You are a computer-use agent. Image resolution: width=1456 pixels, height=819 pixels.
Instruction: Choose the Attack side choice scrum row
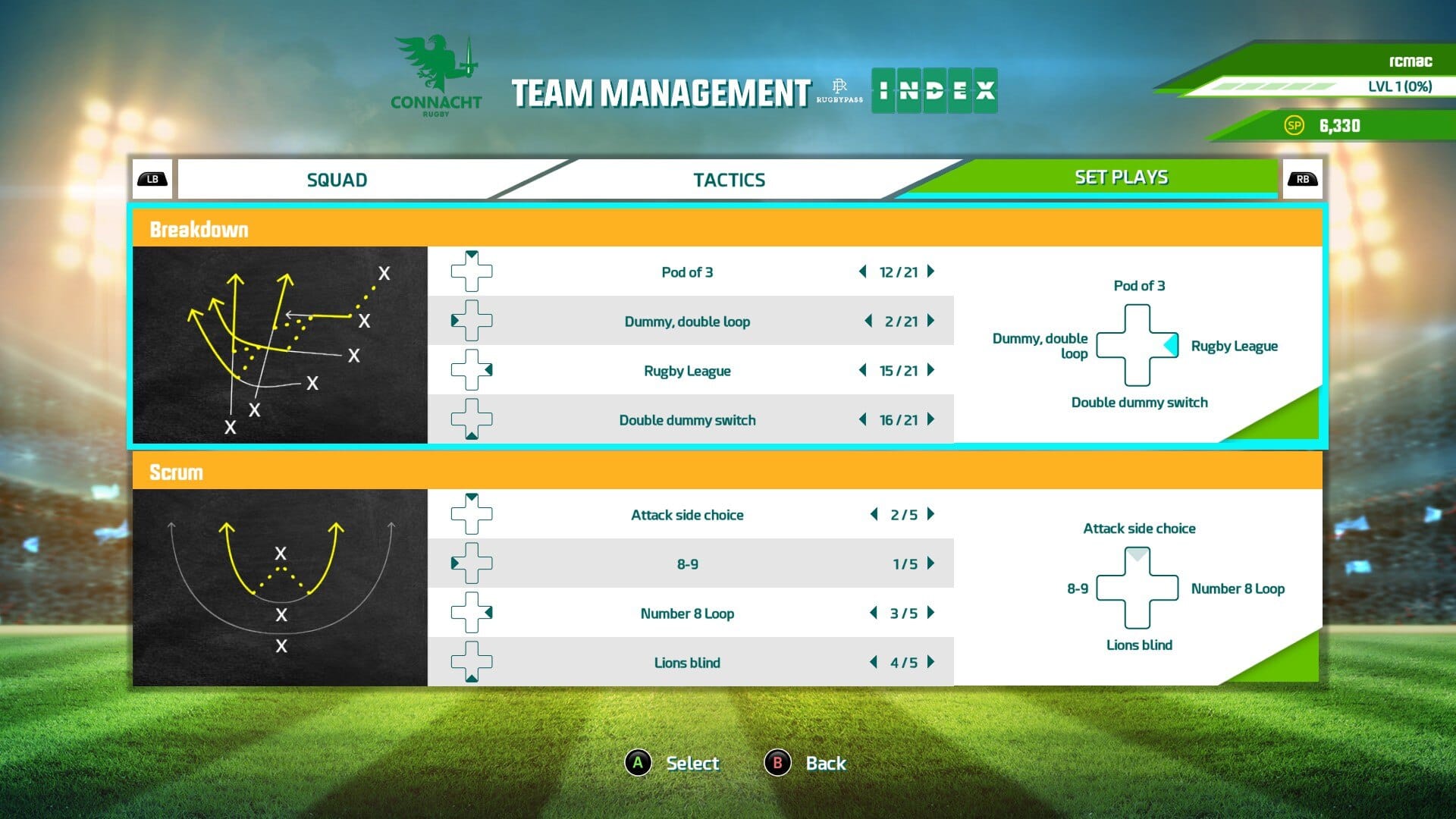pos(687,515)
